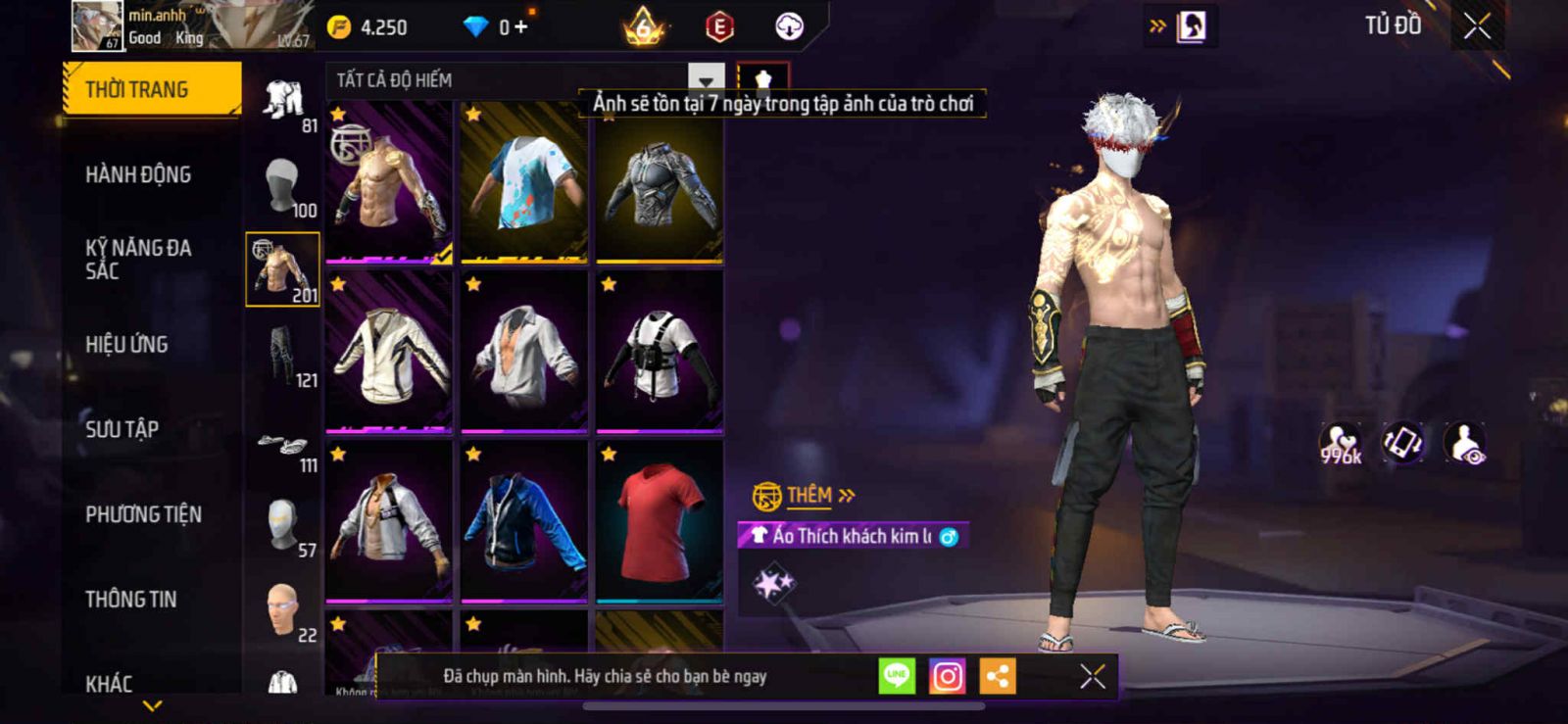The height and width of the screenshot is (724, 1568).
Task: Select the blue hooded jacket
Action: click(x=524, y=519)
